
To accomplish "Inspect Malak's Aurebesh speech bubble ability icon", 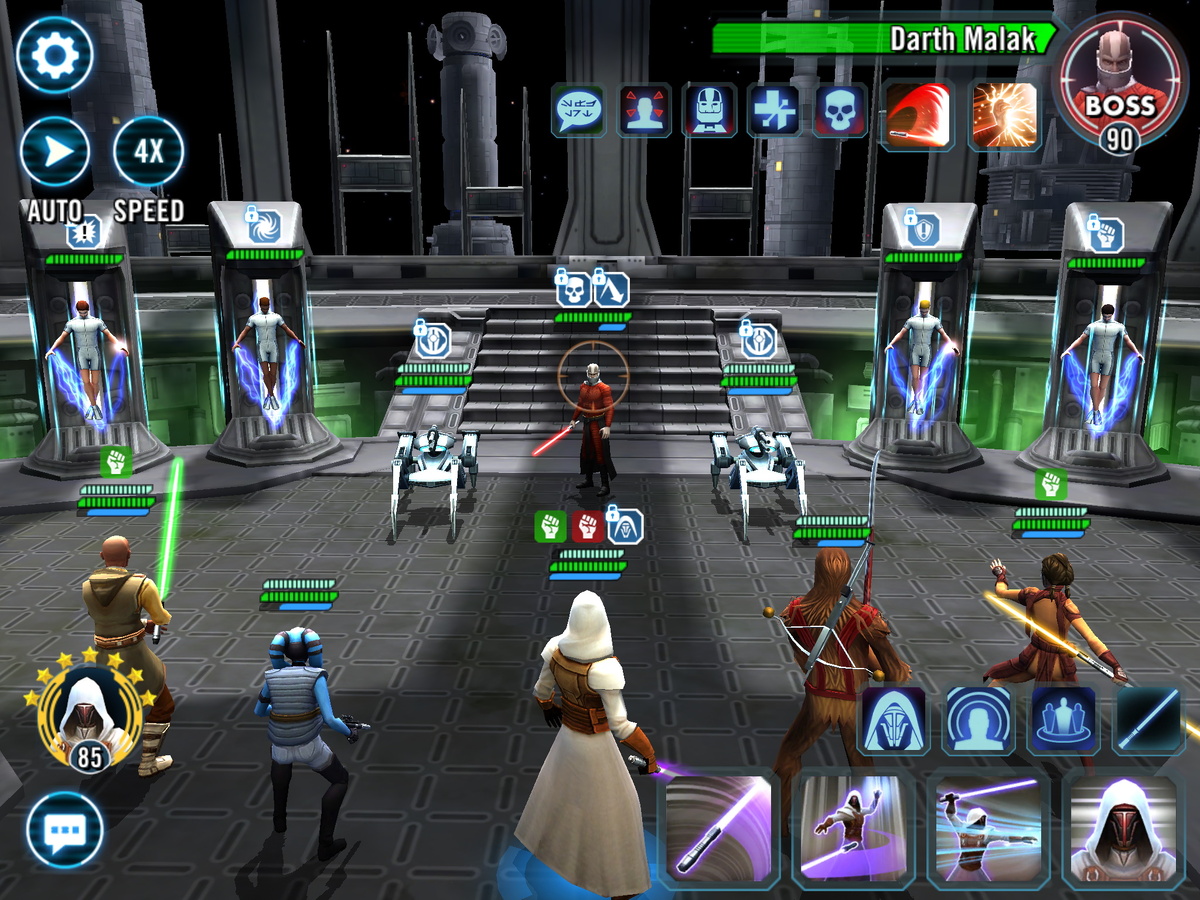I will point(578,110).
